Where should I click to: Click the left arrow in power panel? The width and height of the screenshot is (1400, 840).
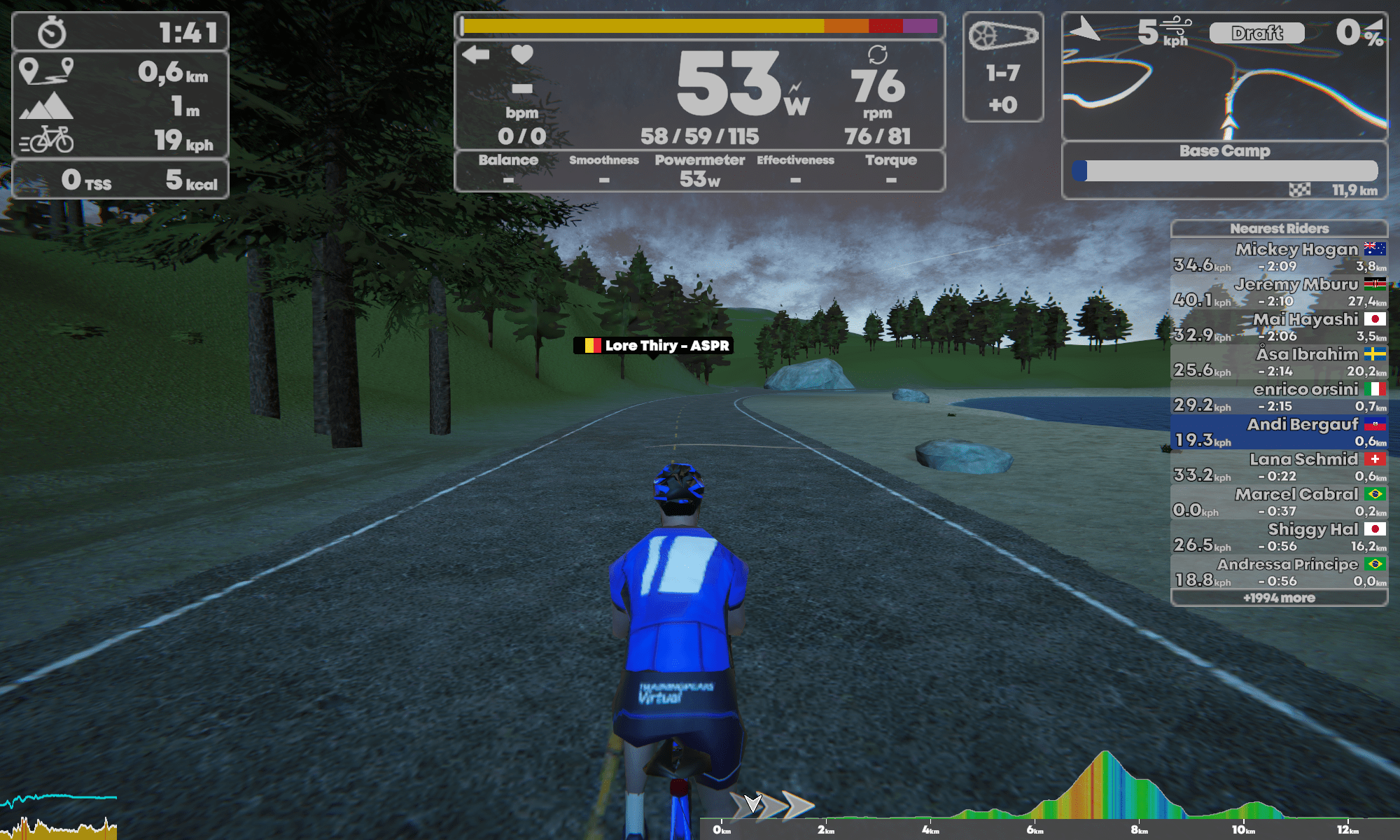pyautogui.click(x=476, y=55)
